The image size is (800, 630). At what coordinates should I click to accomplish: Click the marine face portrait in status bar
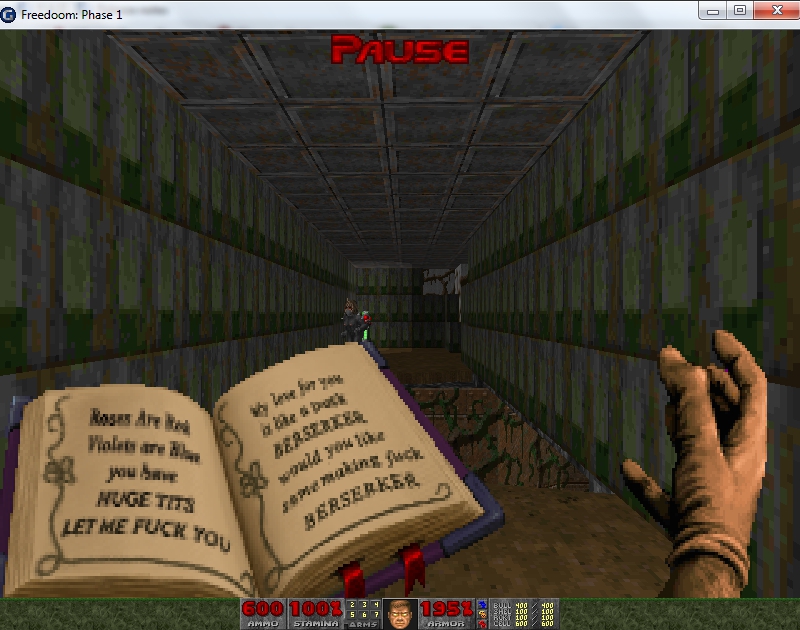[400, 613]
